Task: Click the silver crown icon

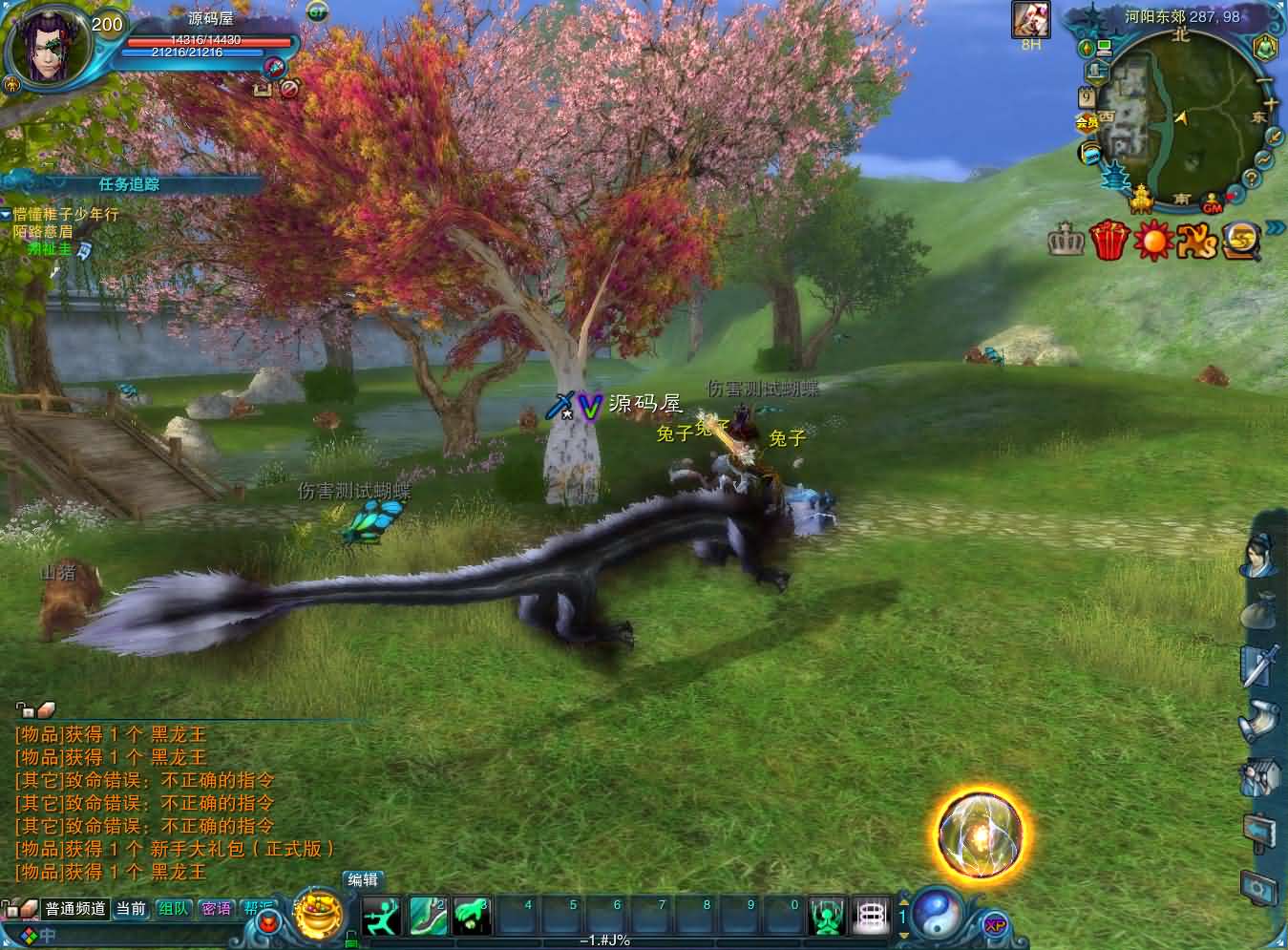Action: pyautogui.click(x=1066, y=241)
